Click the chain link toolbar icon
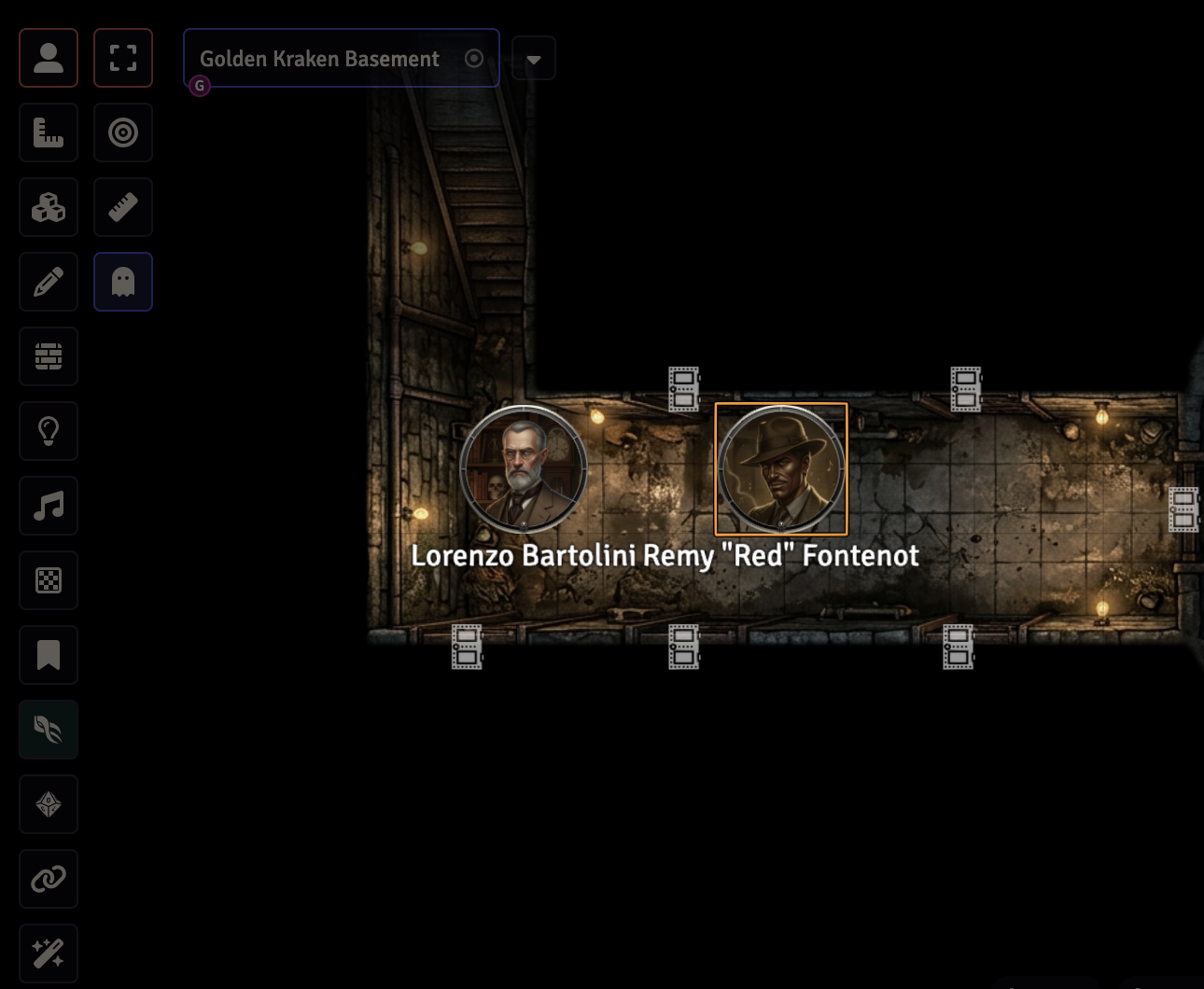 tap(49, 879)
